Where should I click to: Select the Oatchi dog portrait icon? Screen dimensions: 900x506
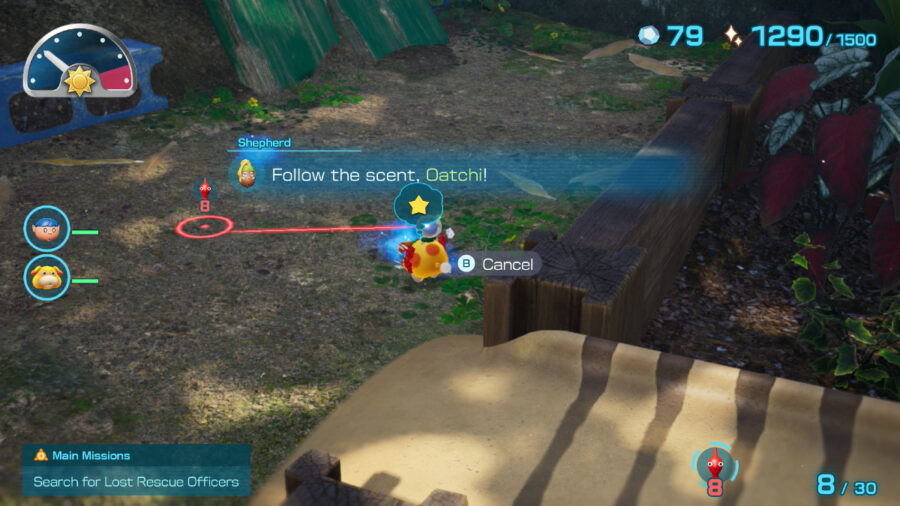[46, 276]
